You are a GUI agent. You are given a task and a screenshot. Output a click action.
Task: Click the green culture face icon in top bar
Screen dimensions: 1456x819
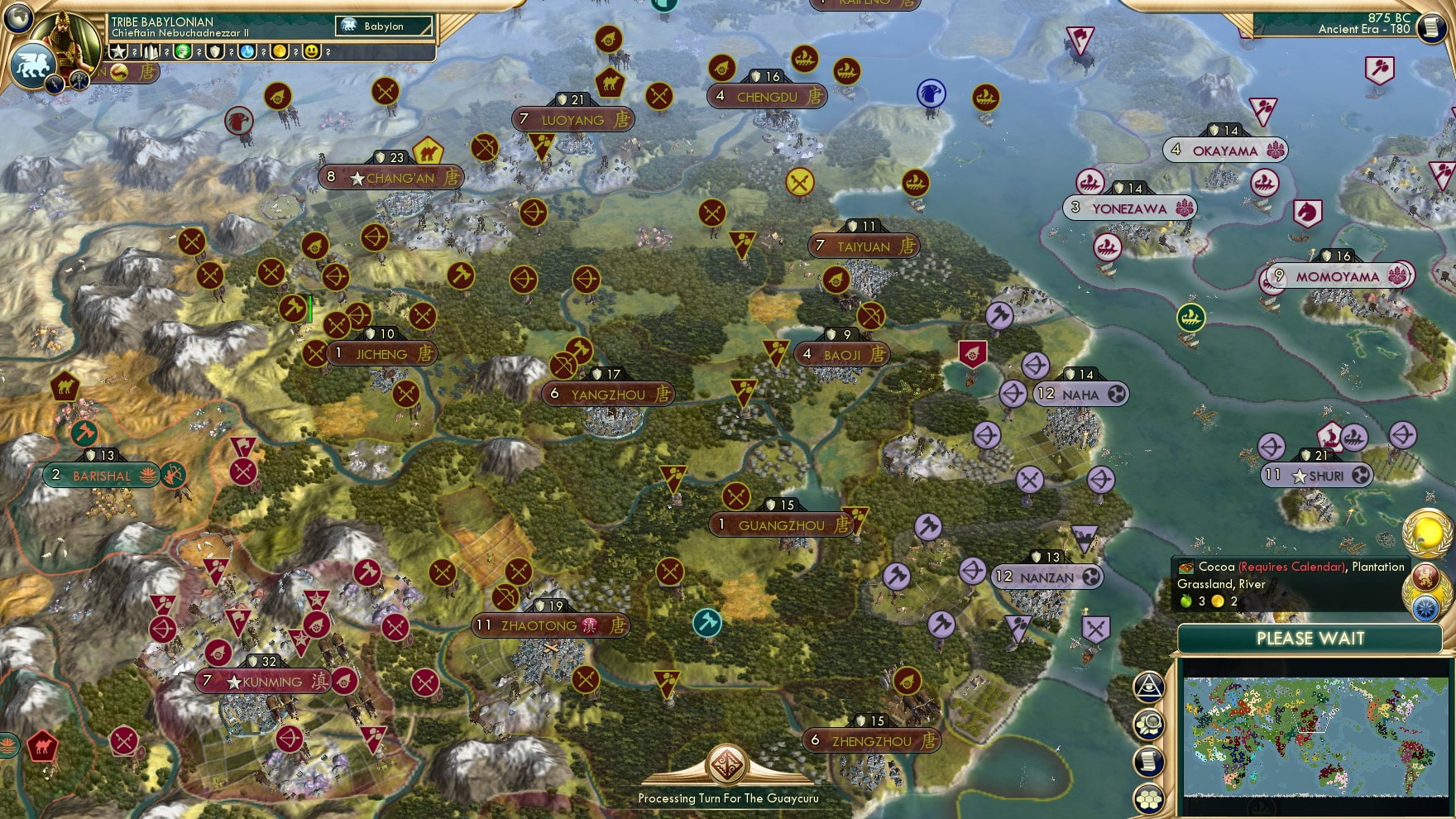(184, 52)
